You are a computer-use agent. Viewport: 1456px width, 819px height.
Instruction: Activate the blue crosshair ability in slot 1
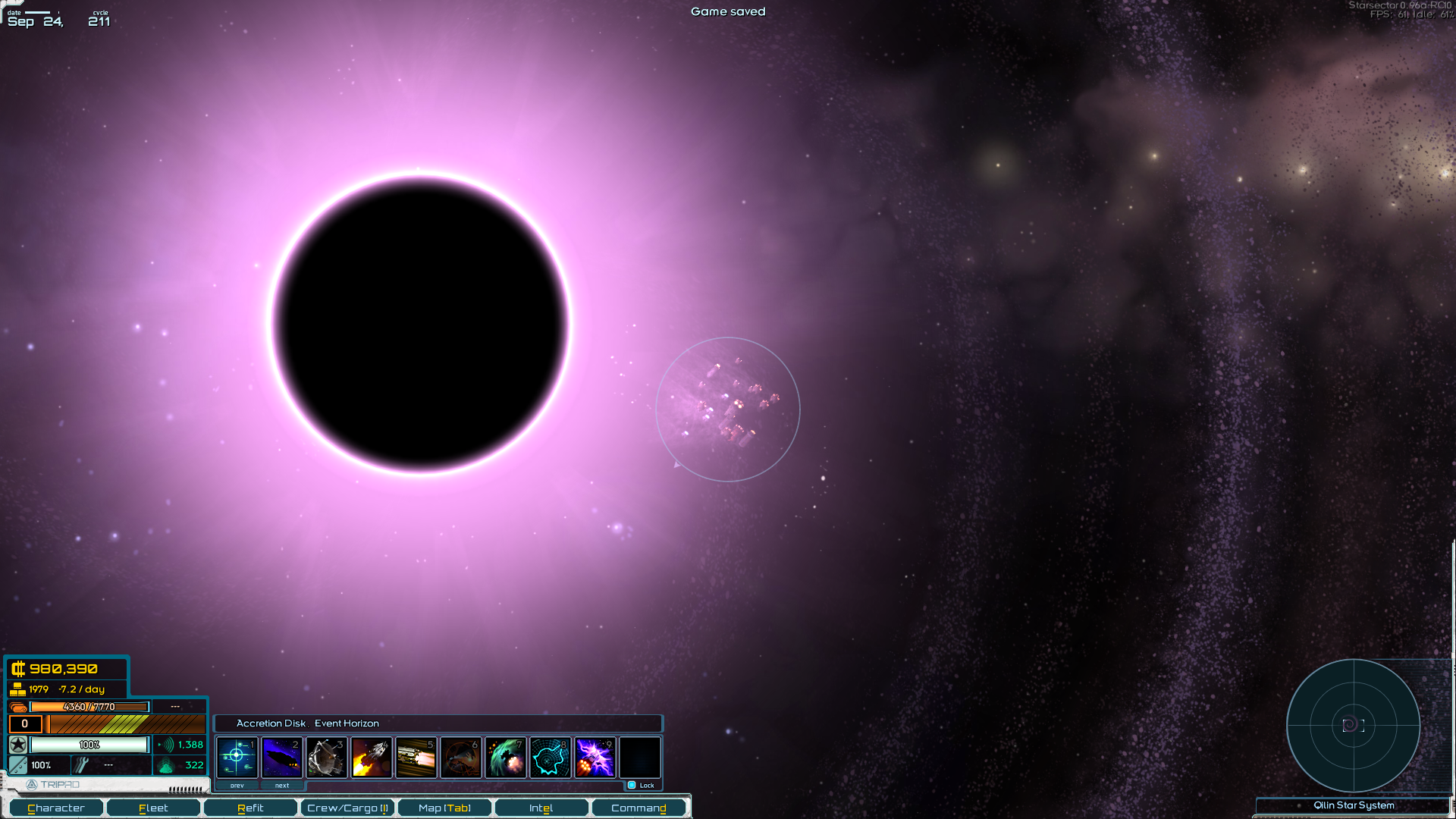[x=237, y=757]
